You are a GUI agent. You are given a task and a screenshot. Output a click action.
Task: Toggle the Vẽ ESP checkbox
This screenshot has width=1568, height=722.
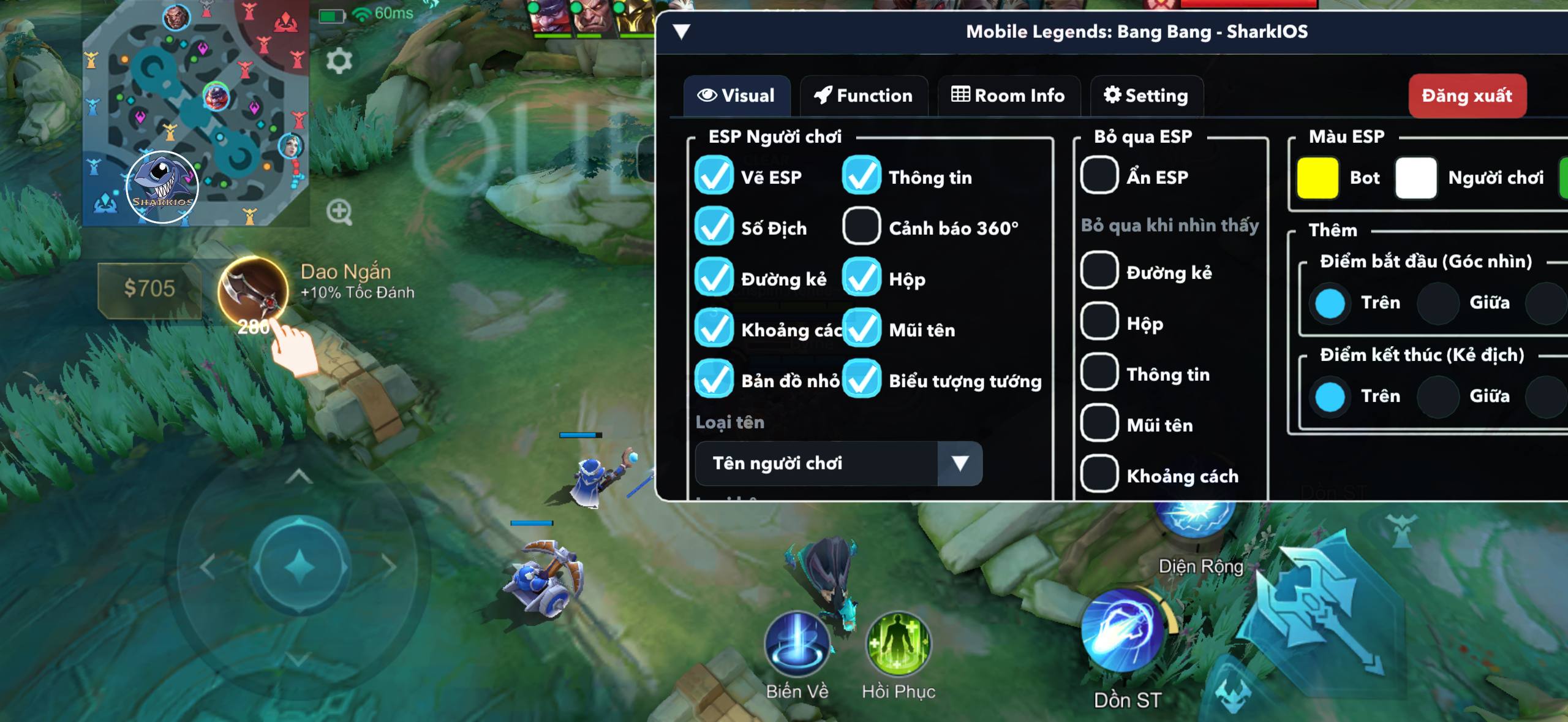[714, 176]
